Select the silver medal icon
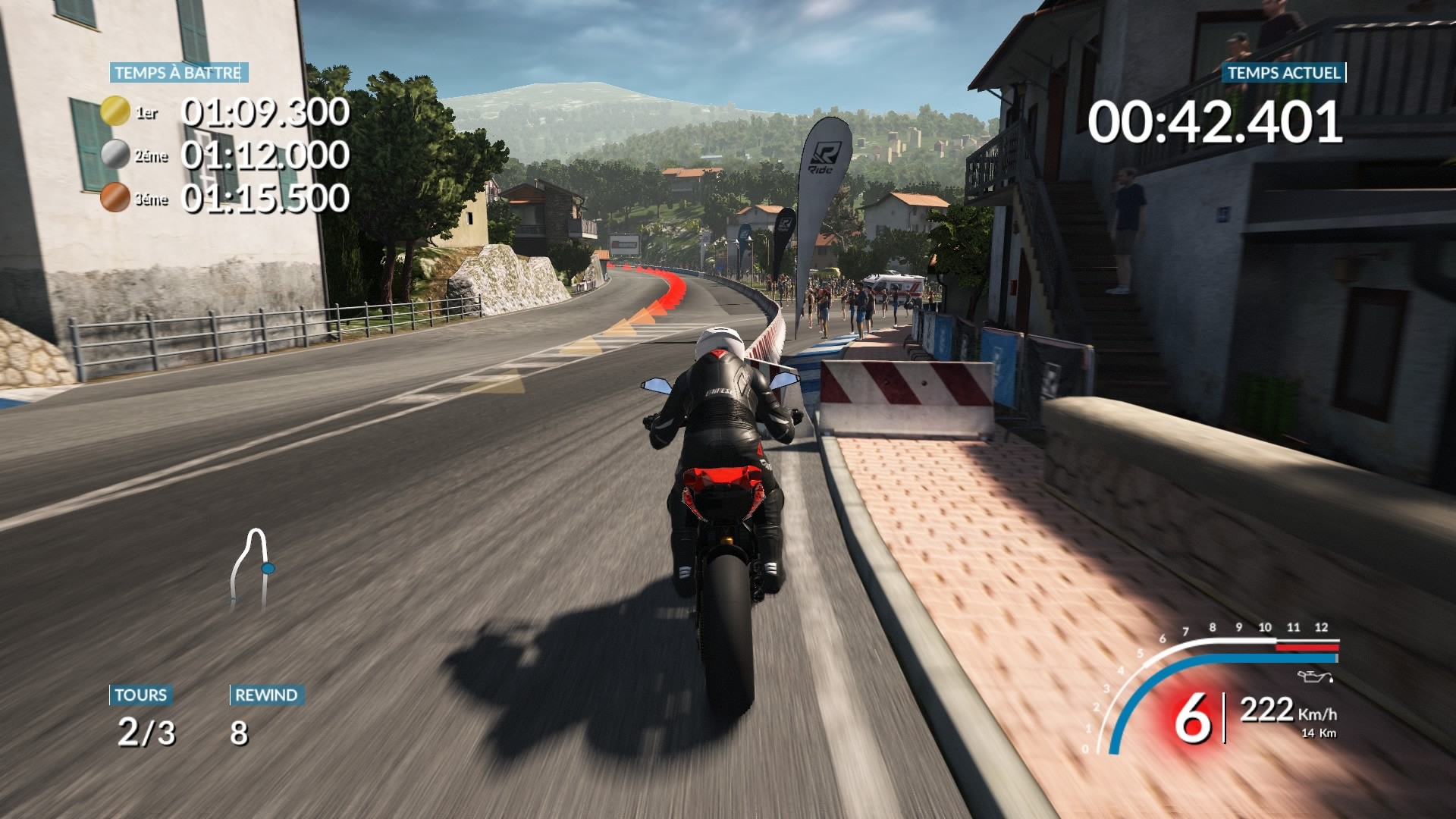Screen dimensions: 1456x819 pos(115,155)
